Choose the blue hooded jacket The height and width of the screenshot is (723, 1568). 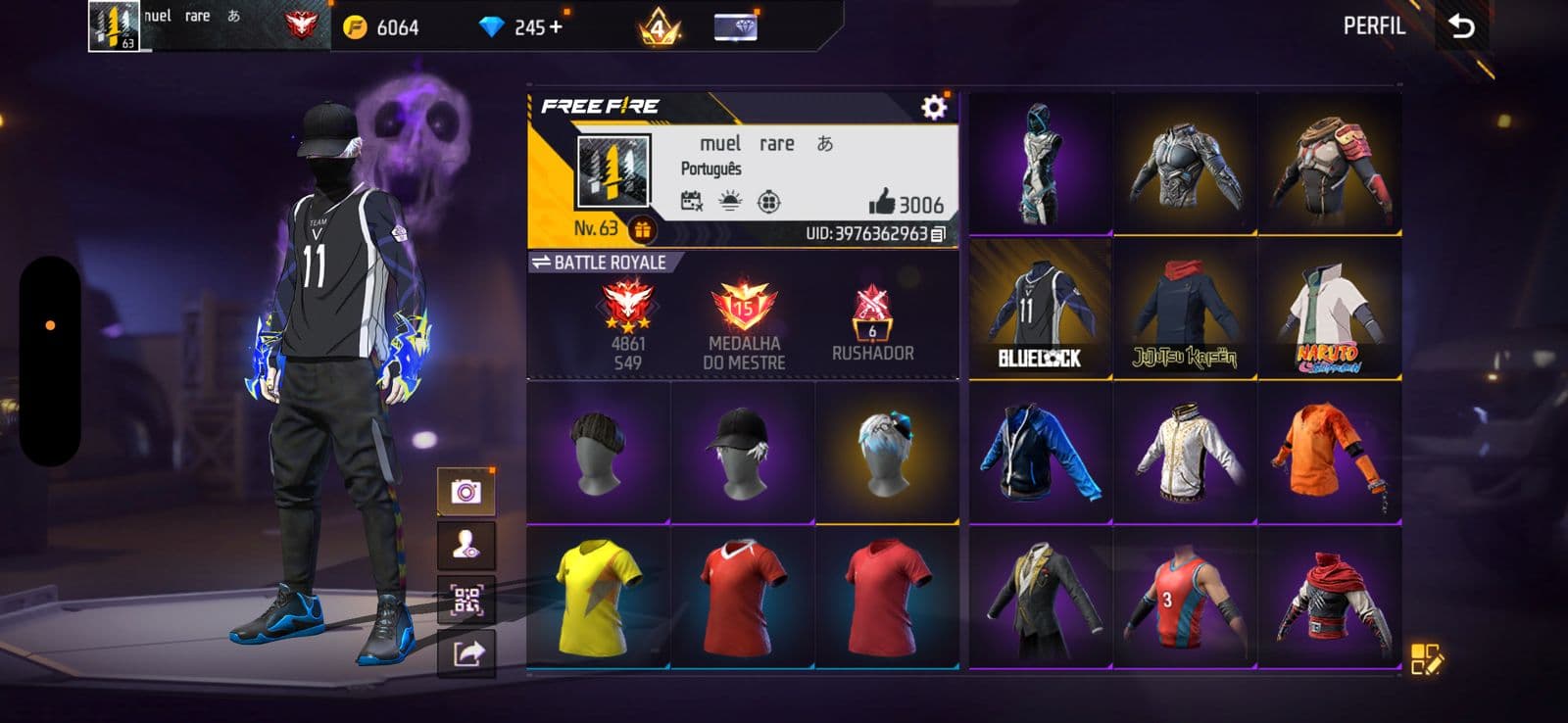(x=1040, y=454)
